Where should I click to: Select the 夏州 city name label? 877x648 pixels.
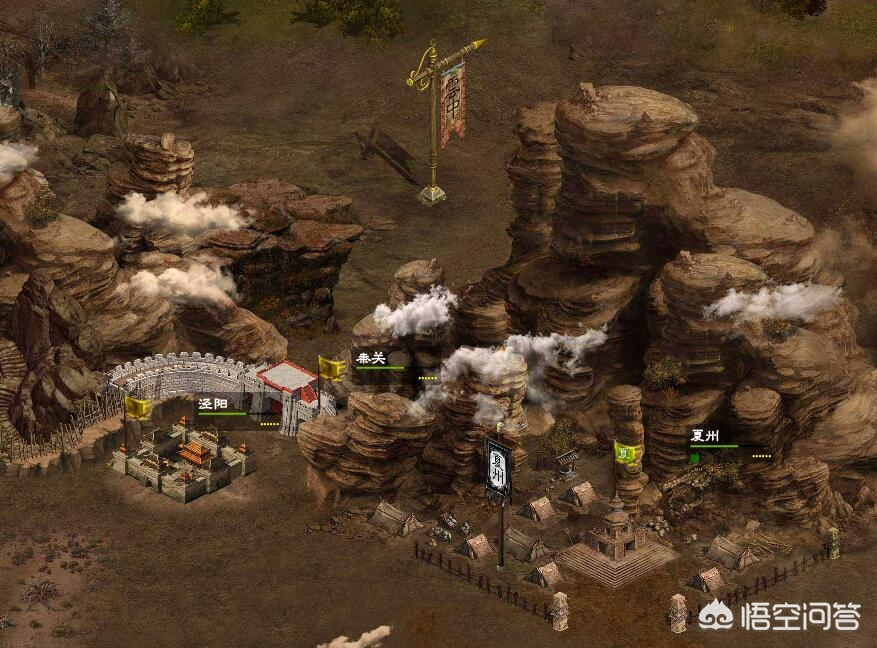[x=704, y=435]
